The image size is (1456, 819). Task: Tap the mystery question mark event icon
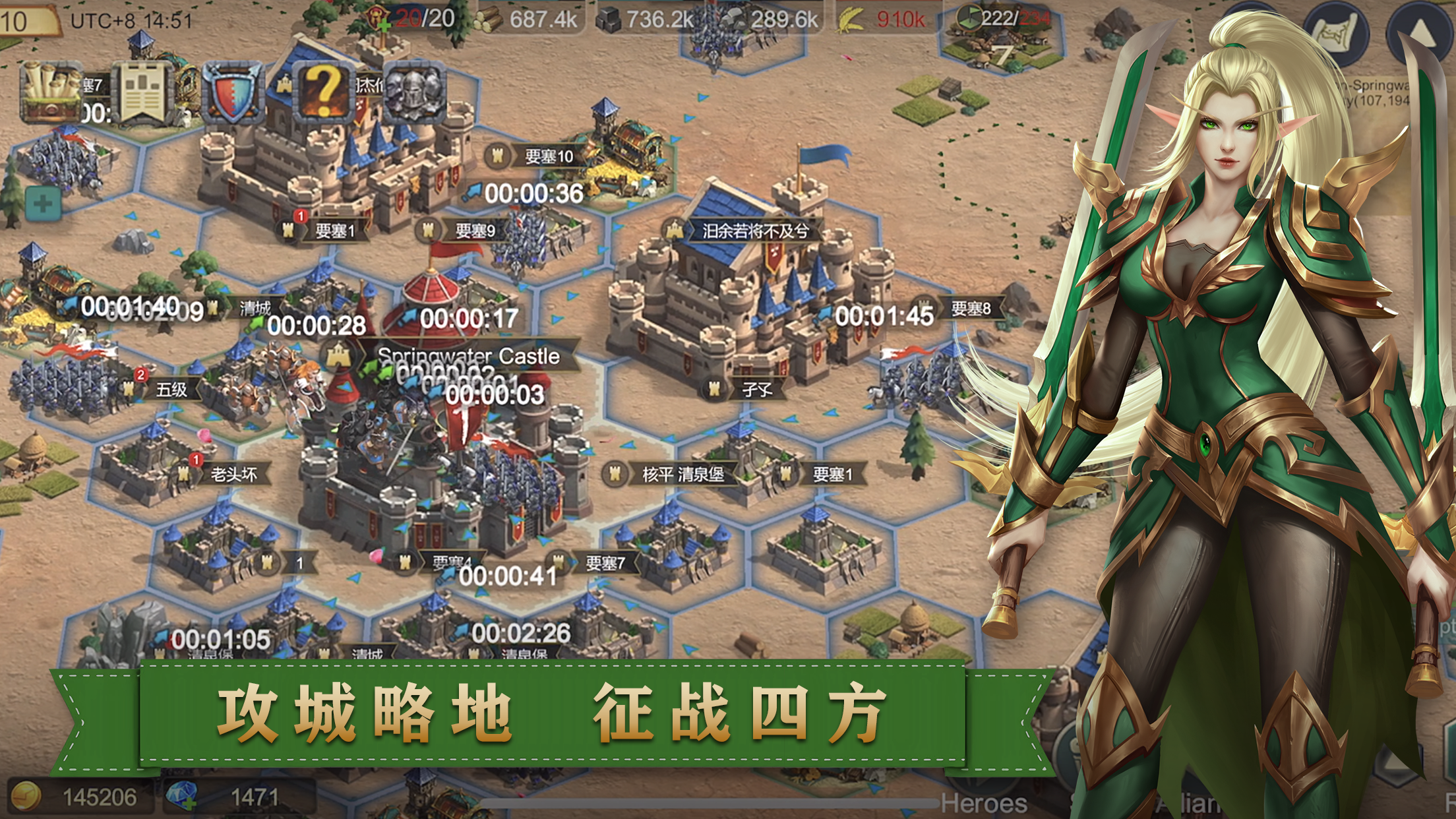click(321, 92)
